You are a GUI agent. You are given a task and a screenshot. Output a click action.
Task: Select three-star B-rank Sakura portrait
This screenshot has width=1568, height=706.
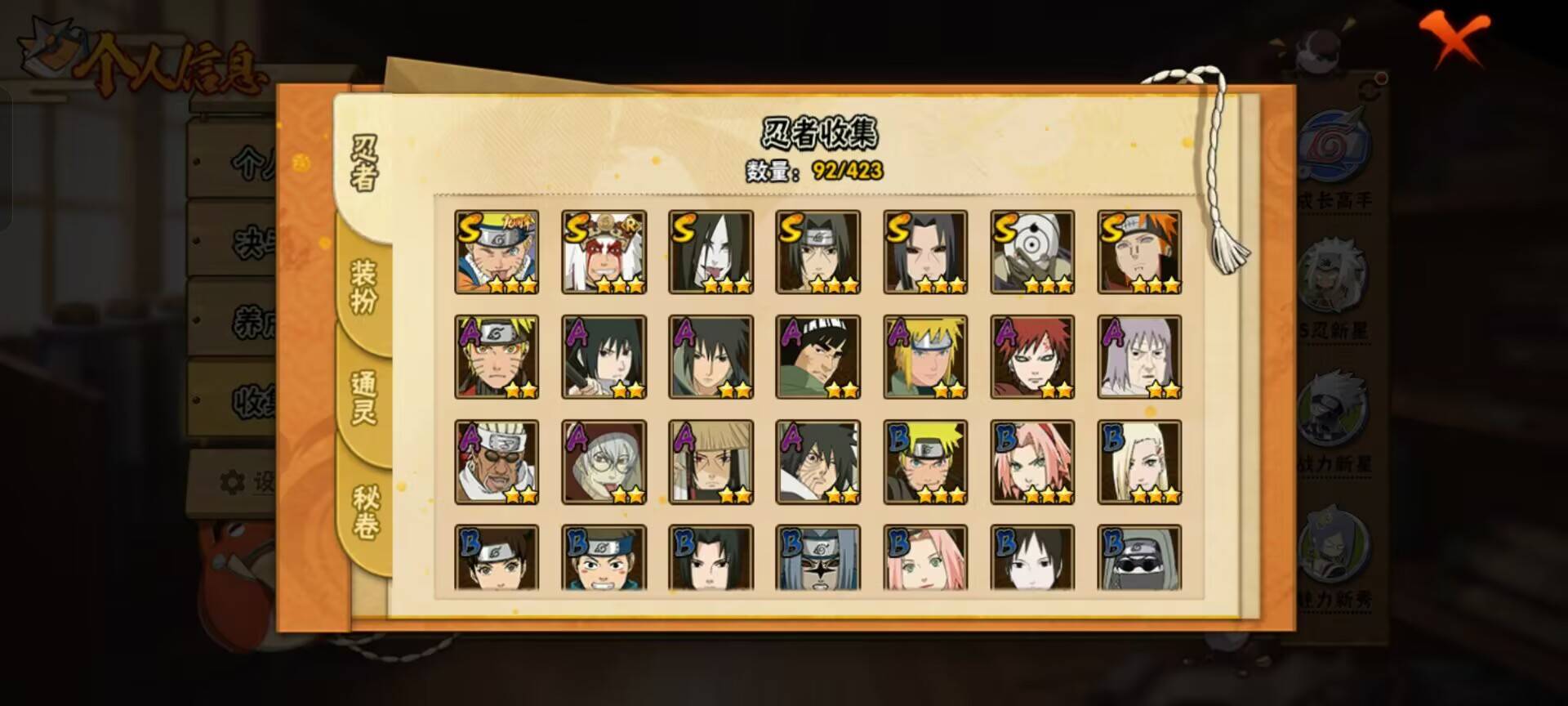pyautogui.click(x=1032, y=462)
